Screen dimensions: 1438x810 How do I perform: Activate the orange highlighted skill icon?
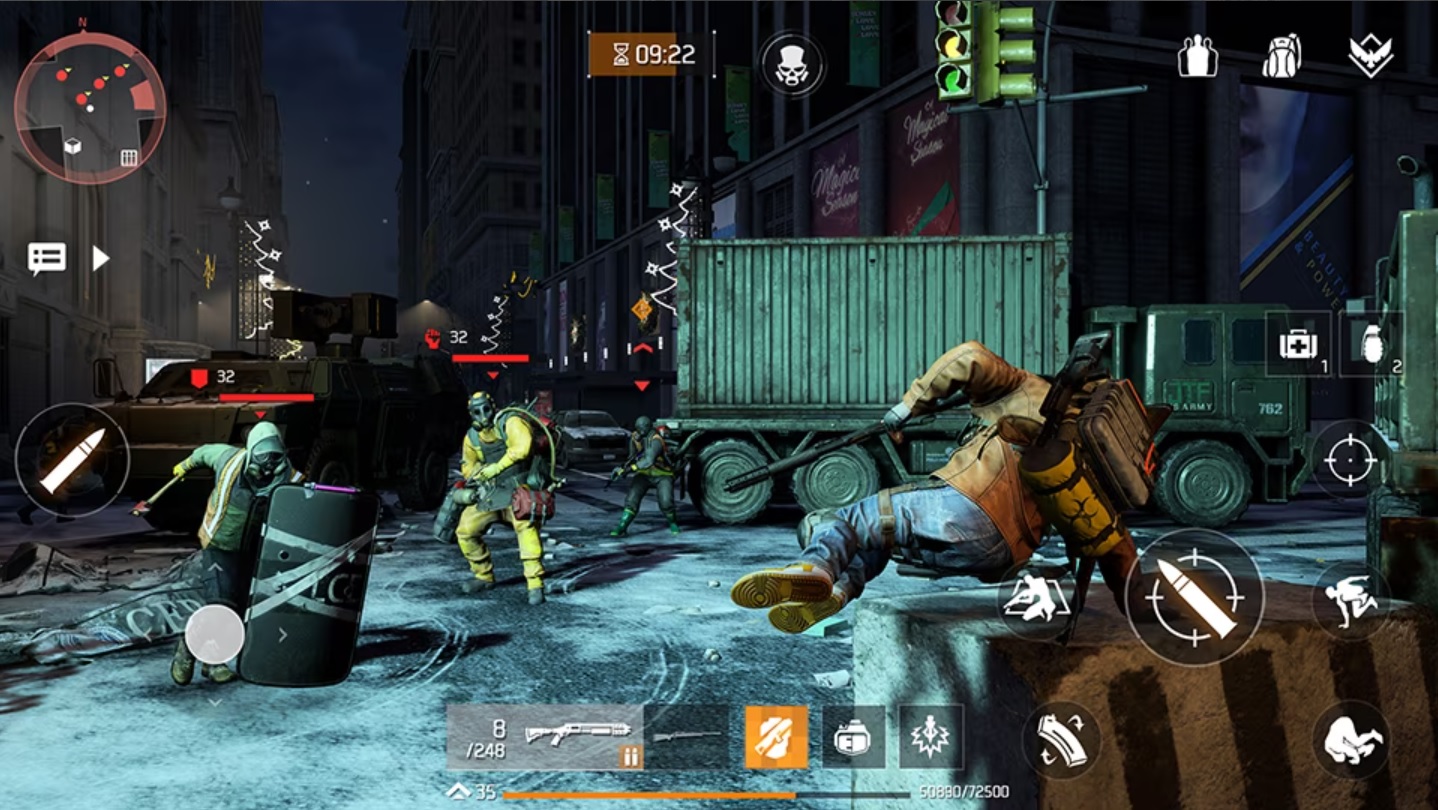[x=776, y=737]
